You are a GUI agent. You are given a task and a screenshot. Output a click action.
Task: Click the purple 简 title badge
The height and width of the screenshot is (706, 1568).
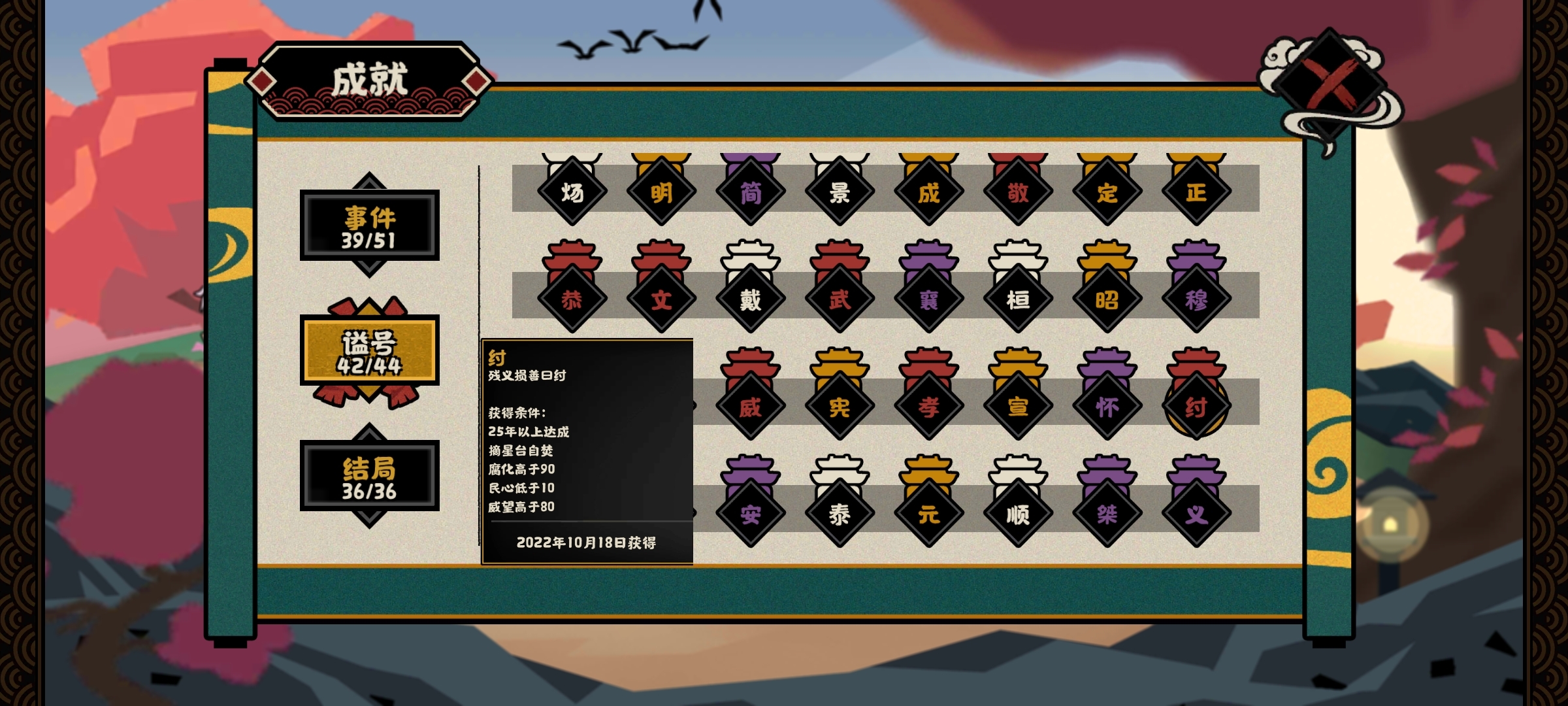pos(750,192)
